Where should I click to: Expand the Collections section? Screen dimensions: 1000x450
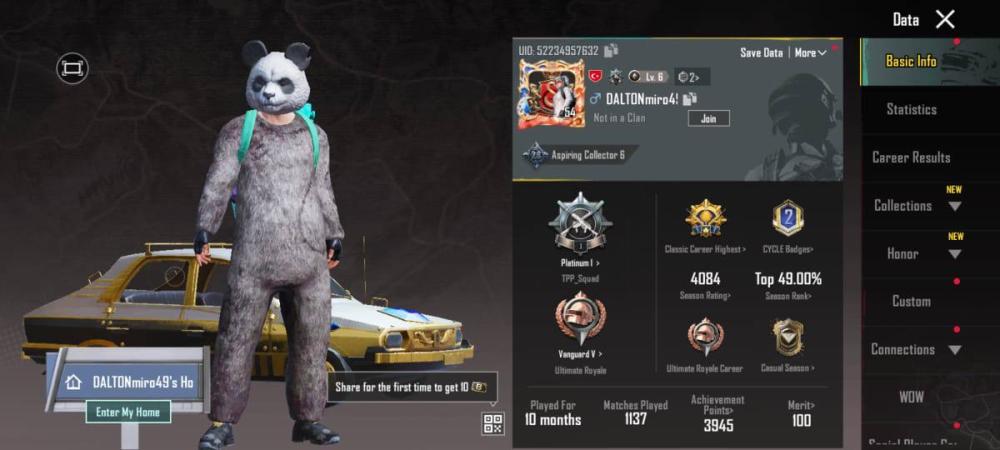click(915, 205)
